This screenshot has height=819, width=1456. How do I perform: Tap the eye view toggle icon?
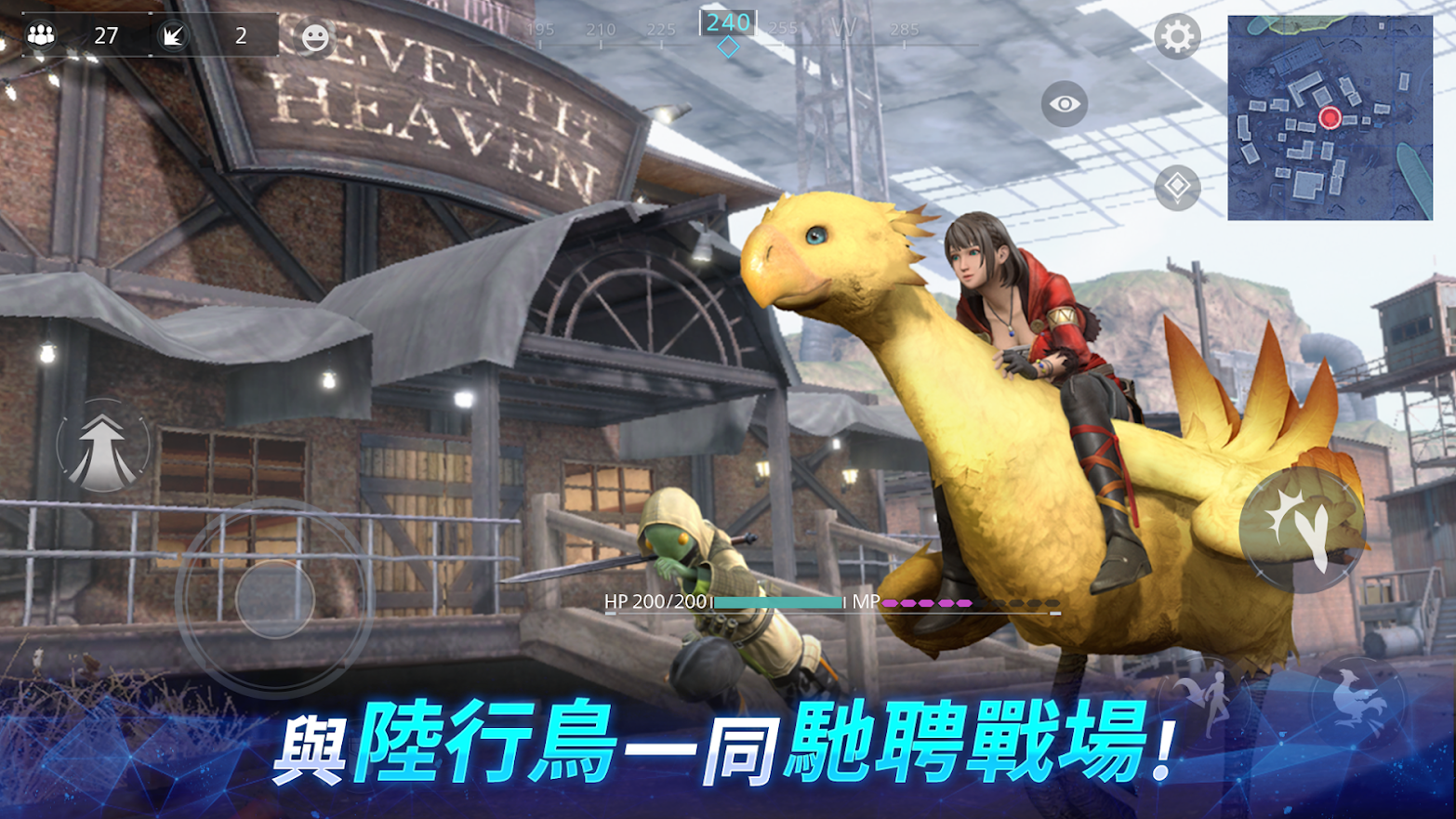pyautogui.click(x=1065, y=103)
